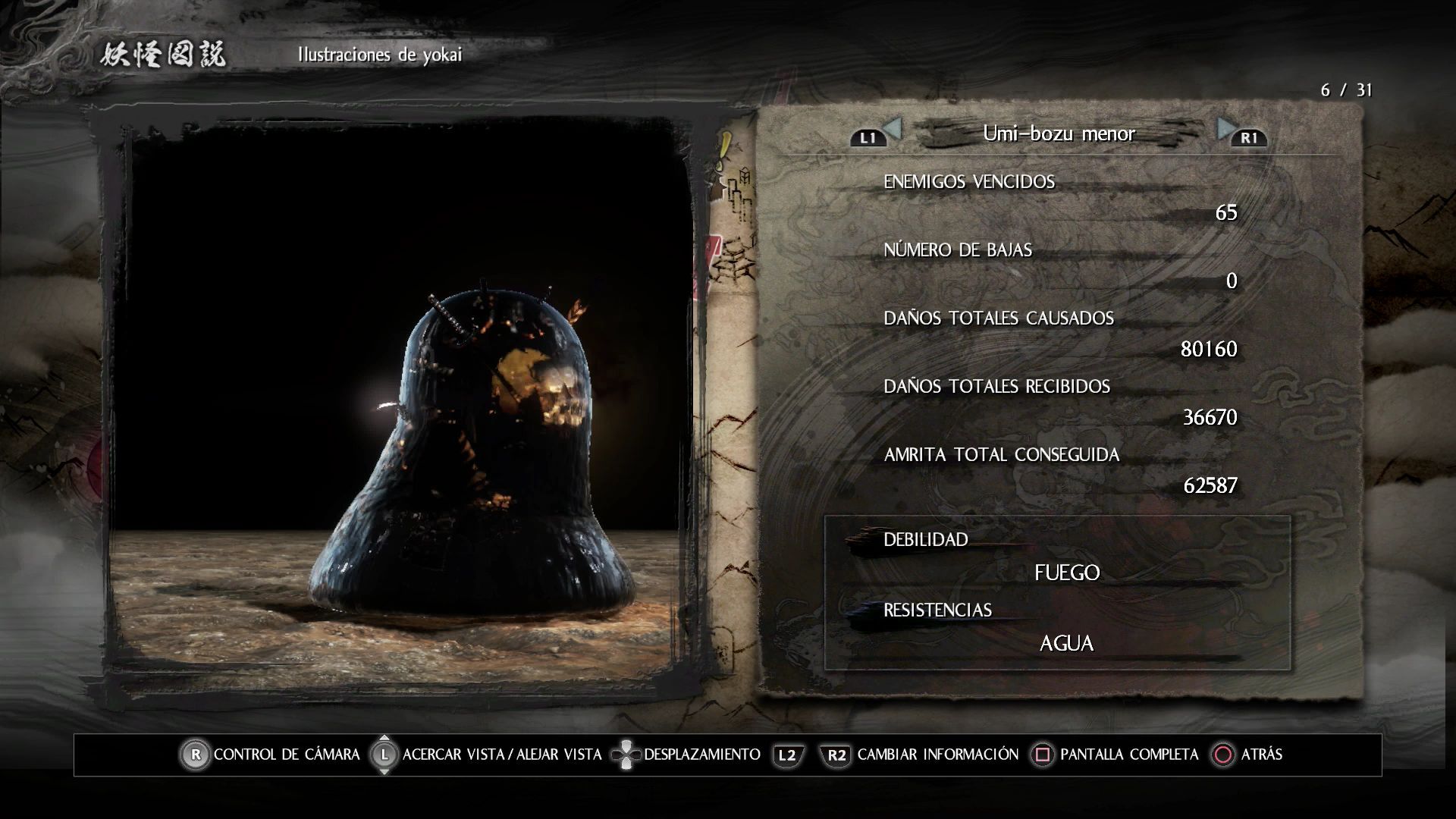Go to the previous yokai with the left arrow
Screen dimensions: 1456x819
pos(893,129)
